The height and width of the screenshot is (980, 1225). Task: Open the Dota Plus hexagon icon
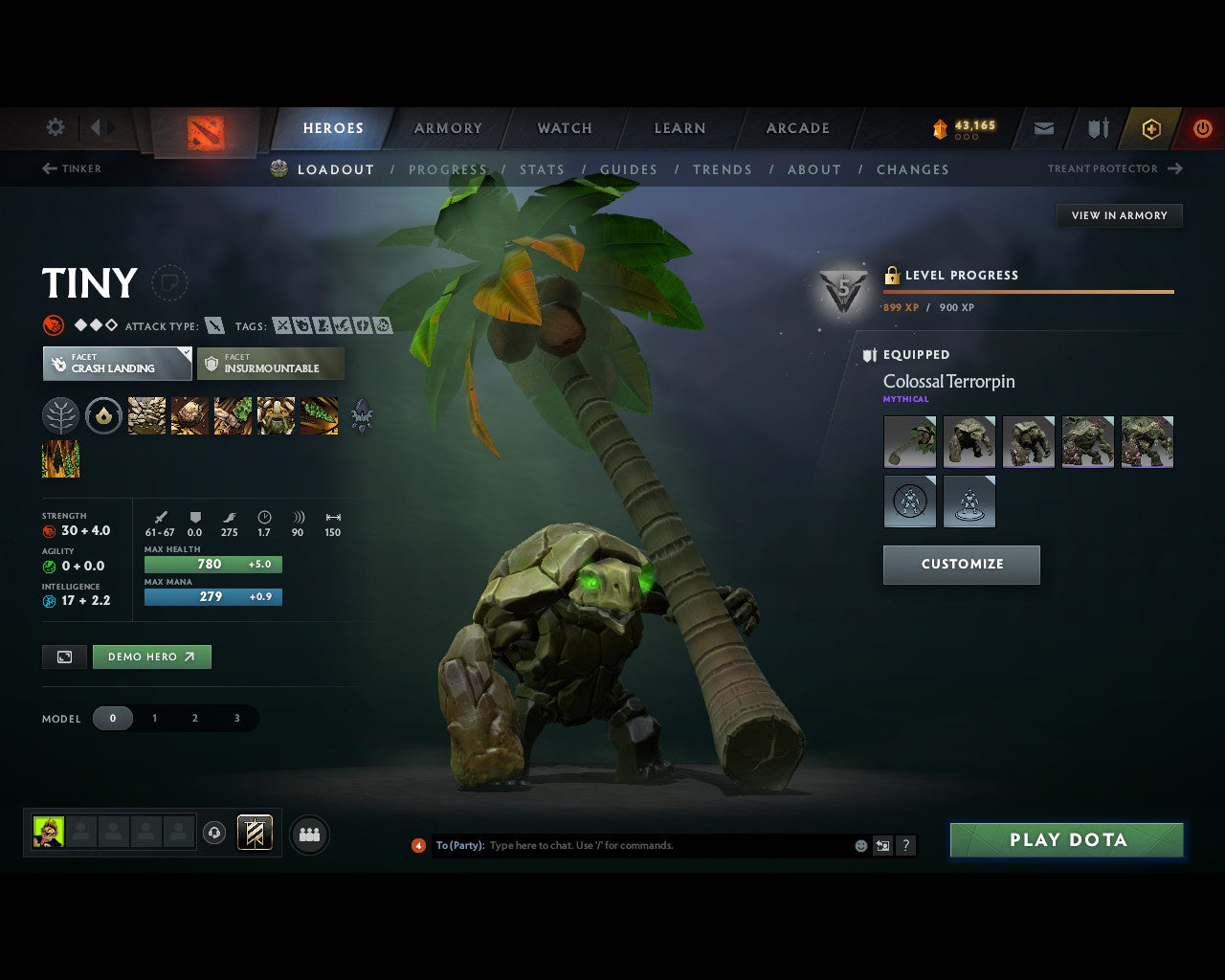(1150, 128)
